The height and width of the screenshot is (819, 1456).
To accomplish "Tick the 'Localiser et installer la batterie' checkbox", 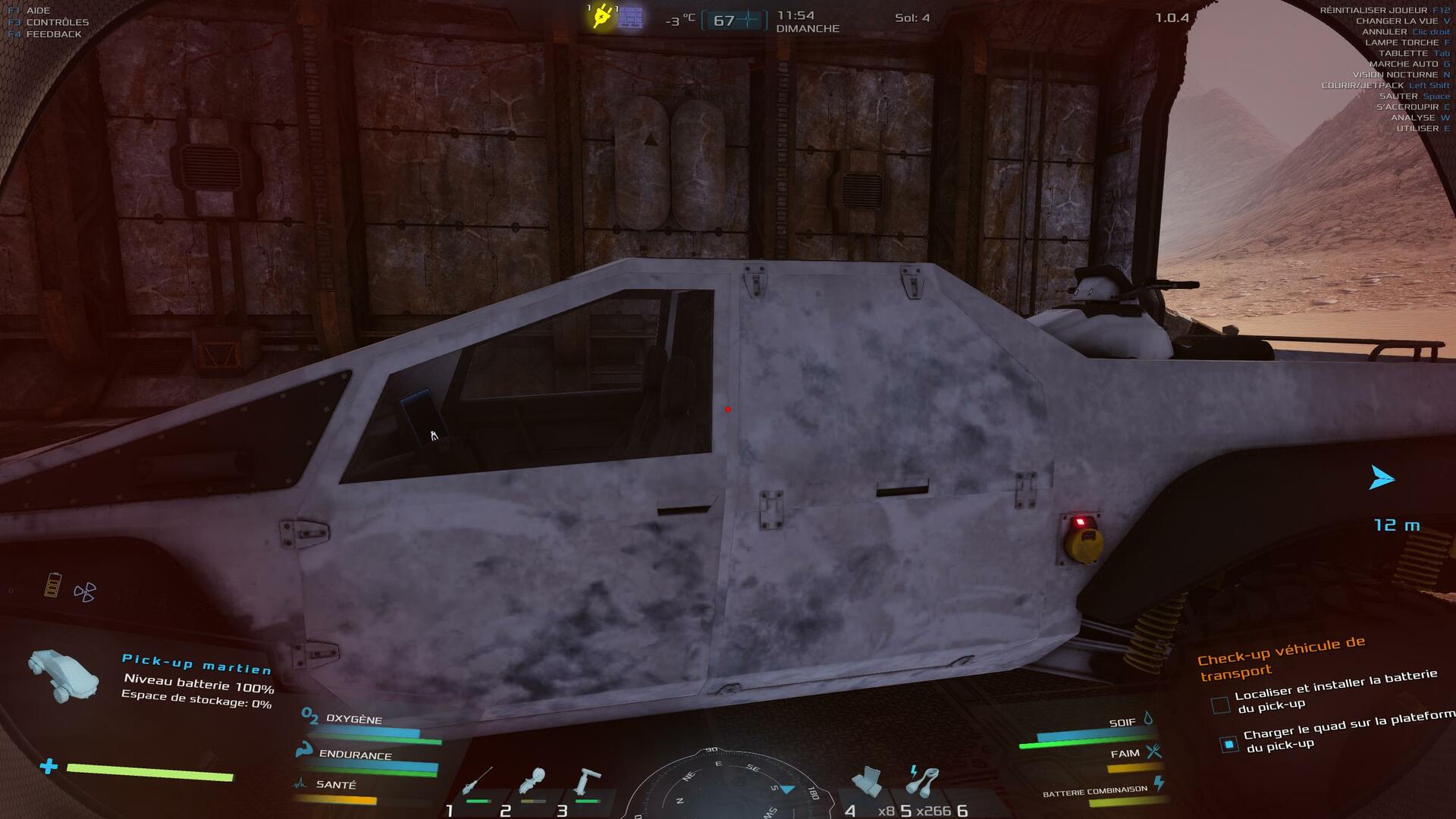I will pos(1220,705).
